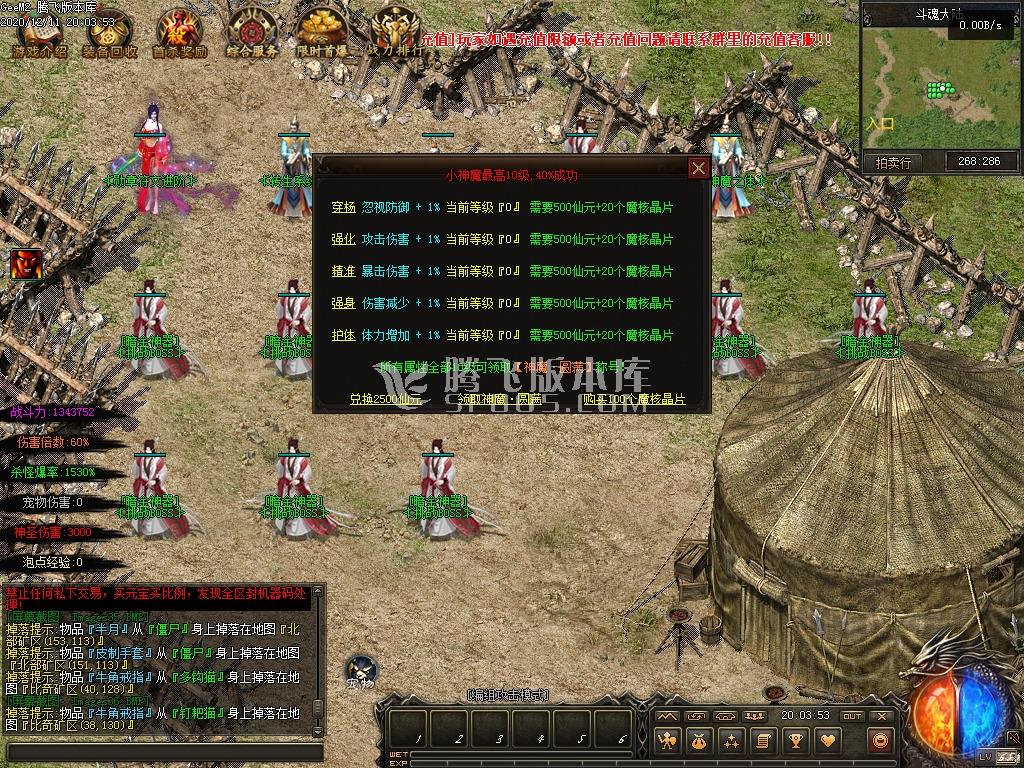Upgrade the 穿杨 ignore-defense attribute
1024x768 pixels.
pyautogui.click(x=343, y=207)
